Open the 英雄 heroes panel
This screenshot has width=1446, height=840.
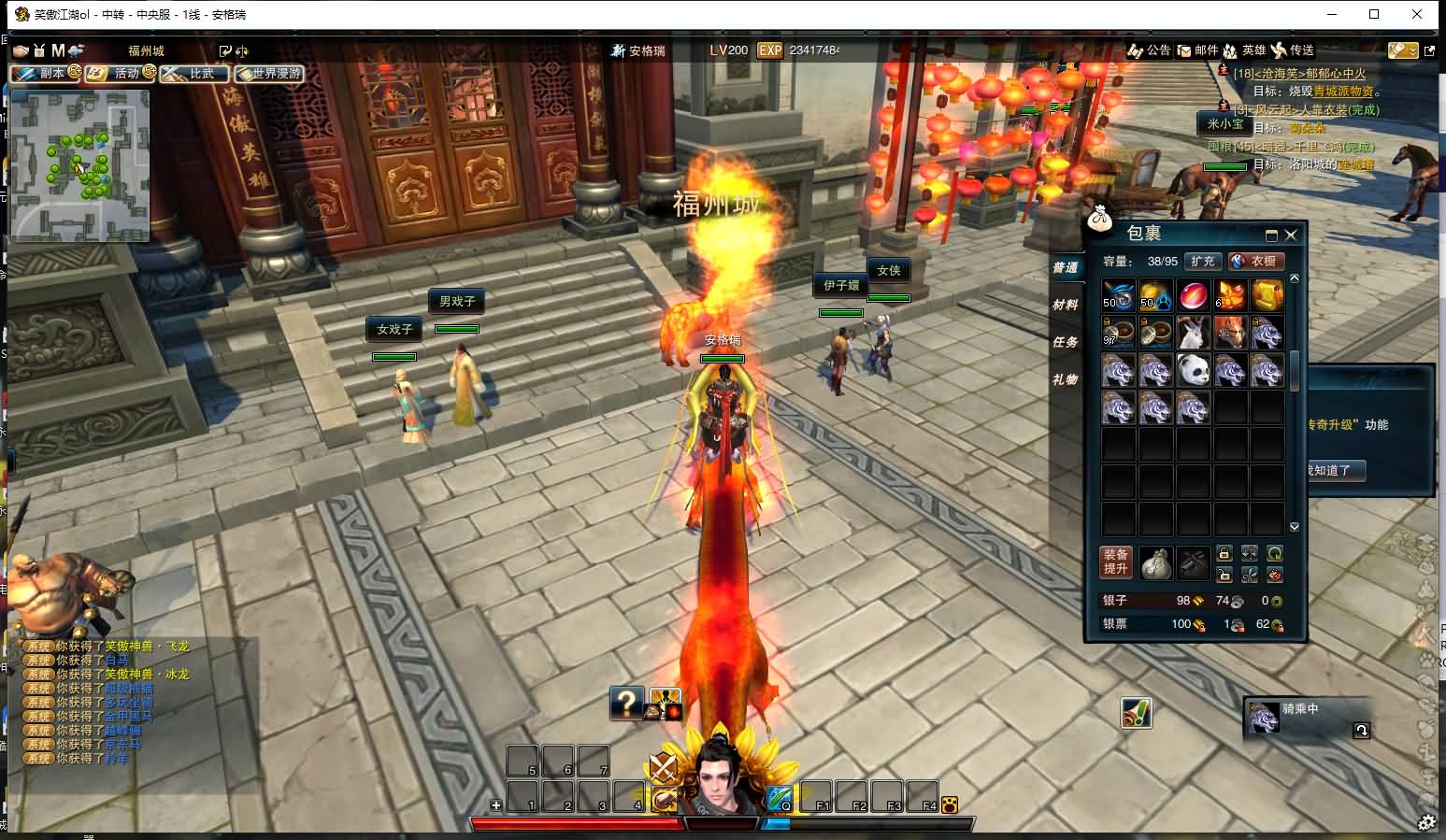coord(1244,50)
